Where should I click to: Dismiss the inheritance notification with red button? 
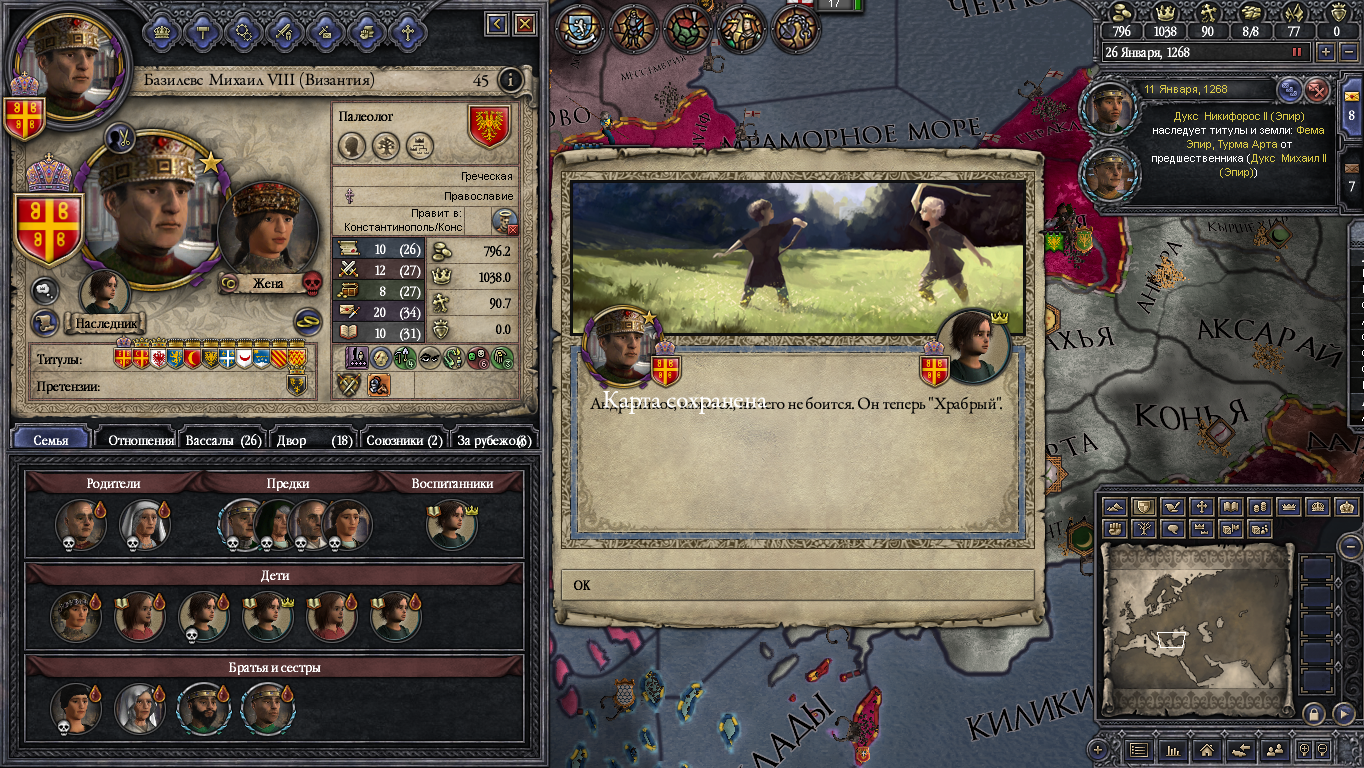click(1318, 90)
